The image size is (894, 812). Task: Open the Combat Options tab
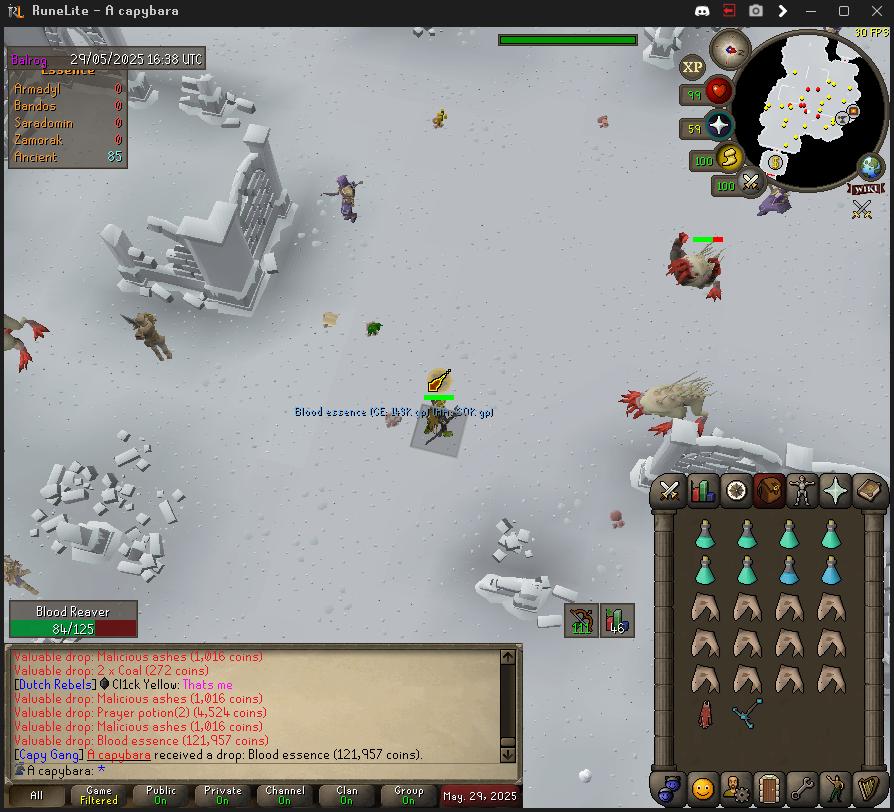click(x=669, y=491)
